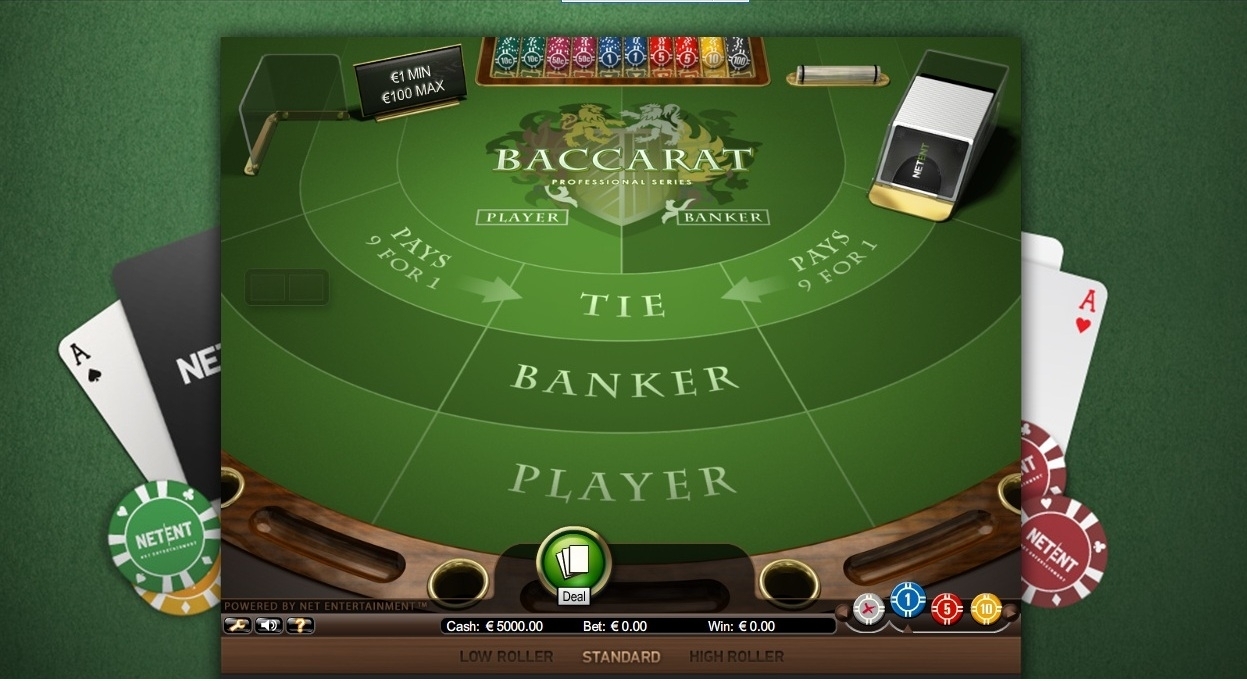Deal the cards with the green button
Image resolution: width=1247 pixels, height=681 pixels.
(x=574, y=560)
